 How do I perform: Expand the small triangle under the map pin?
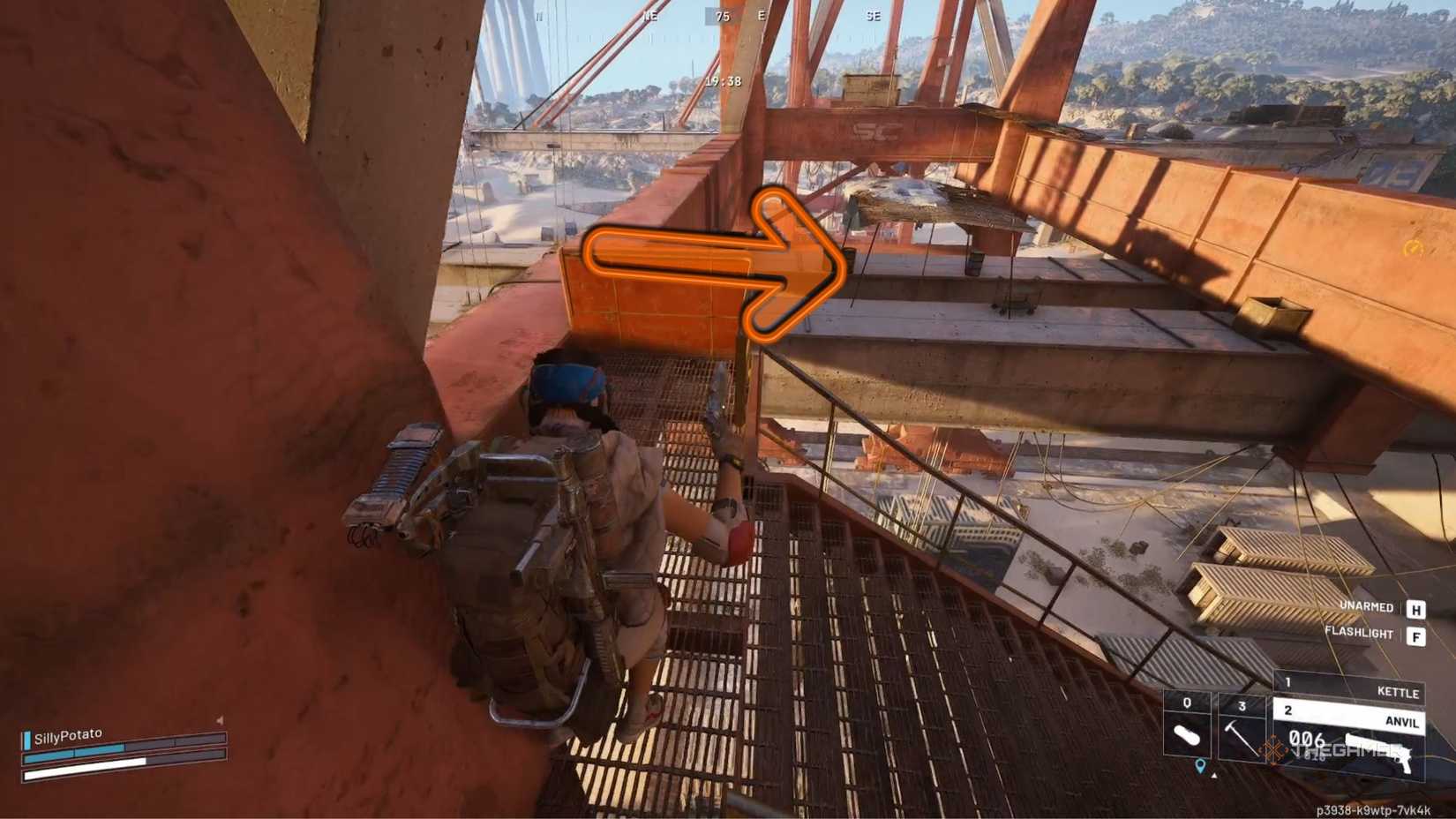[1214, 776]
